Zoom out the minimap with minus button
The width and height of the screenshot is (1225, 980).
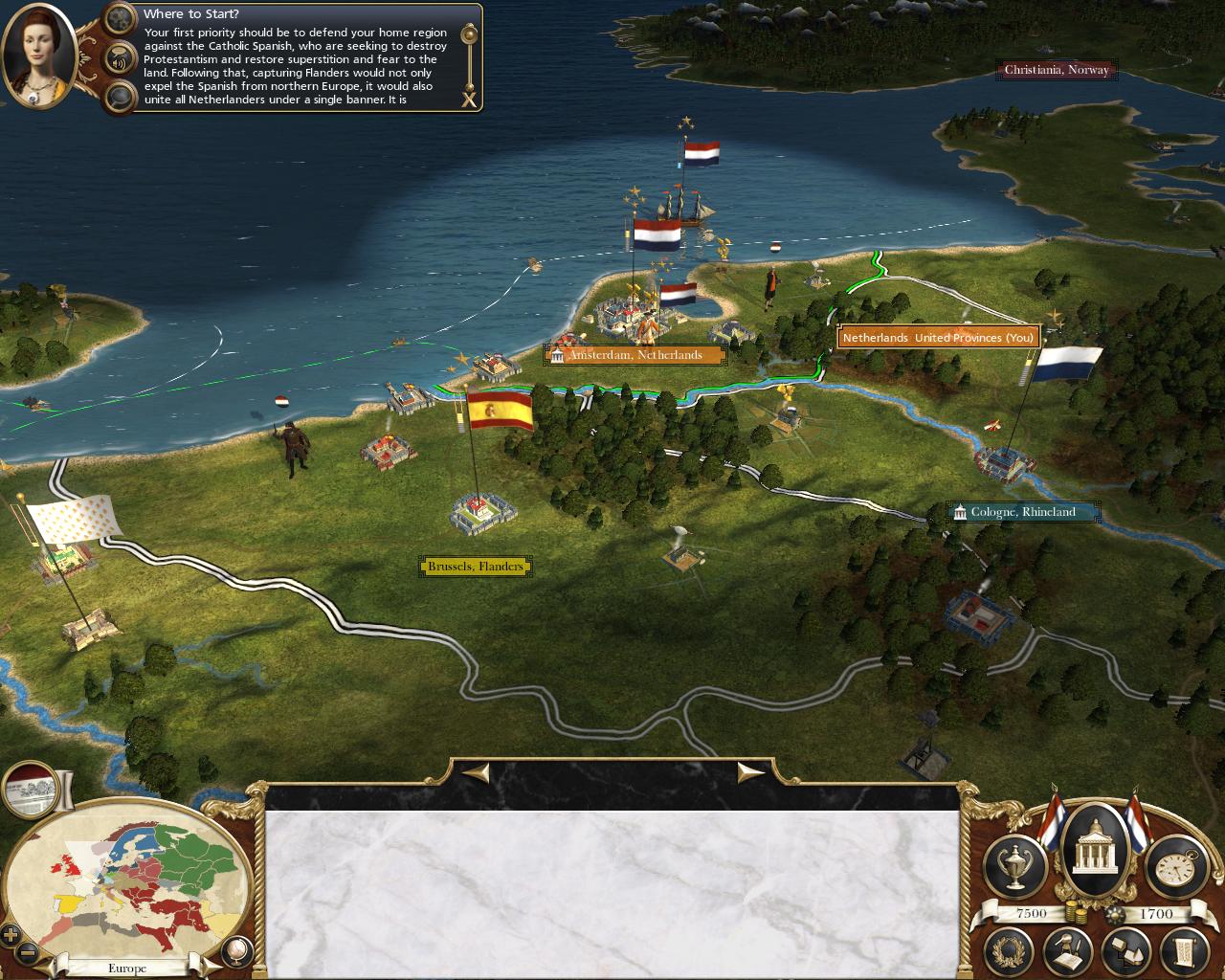point(29,953)
